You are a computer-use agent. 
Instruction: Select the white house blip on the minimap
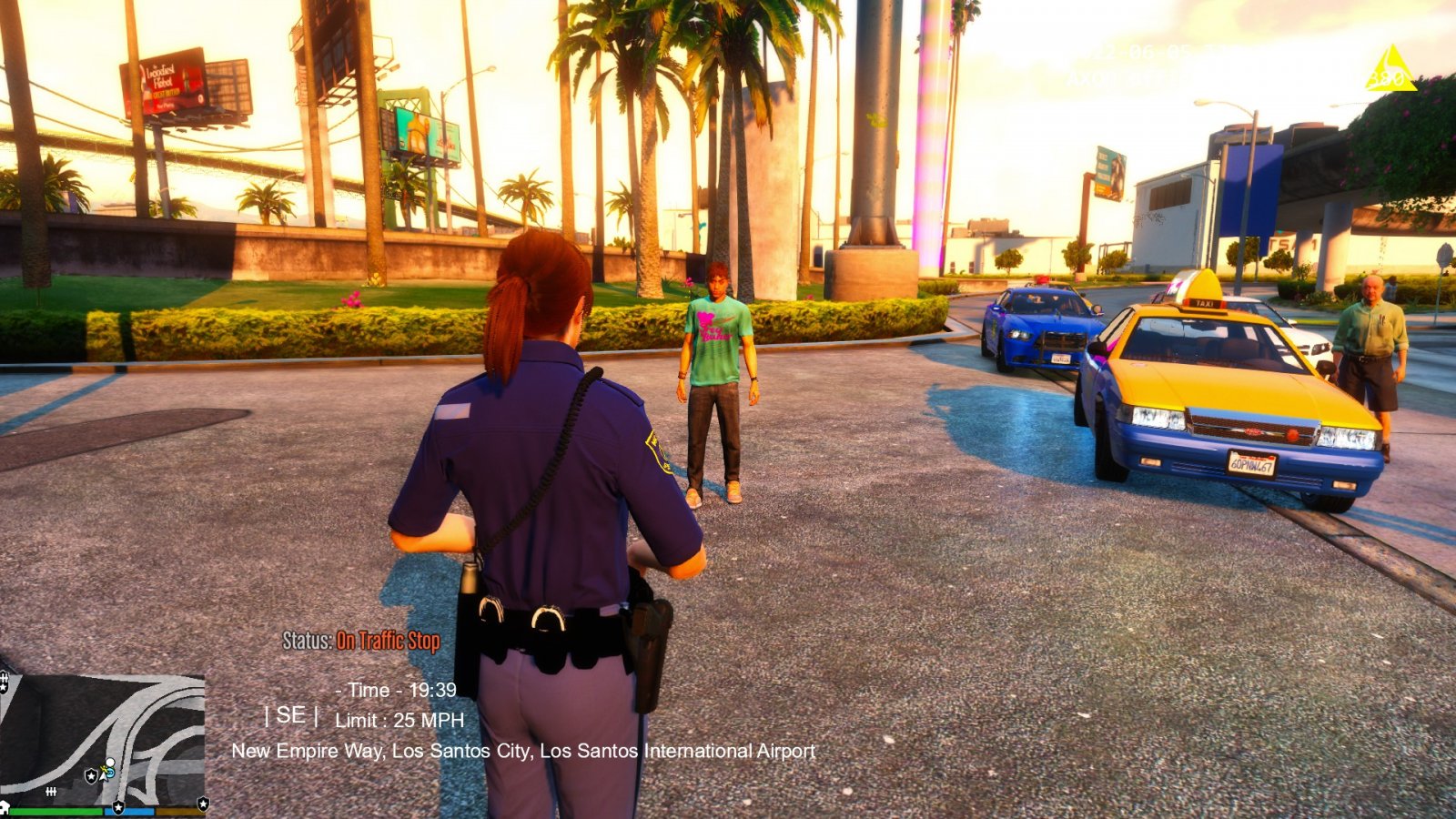tap(4, 808)
